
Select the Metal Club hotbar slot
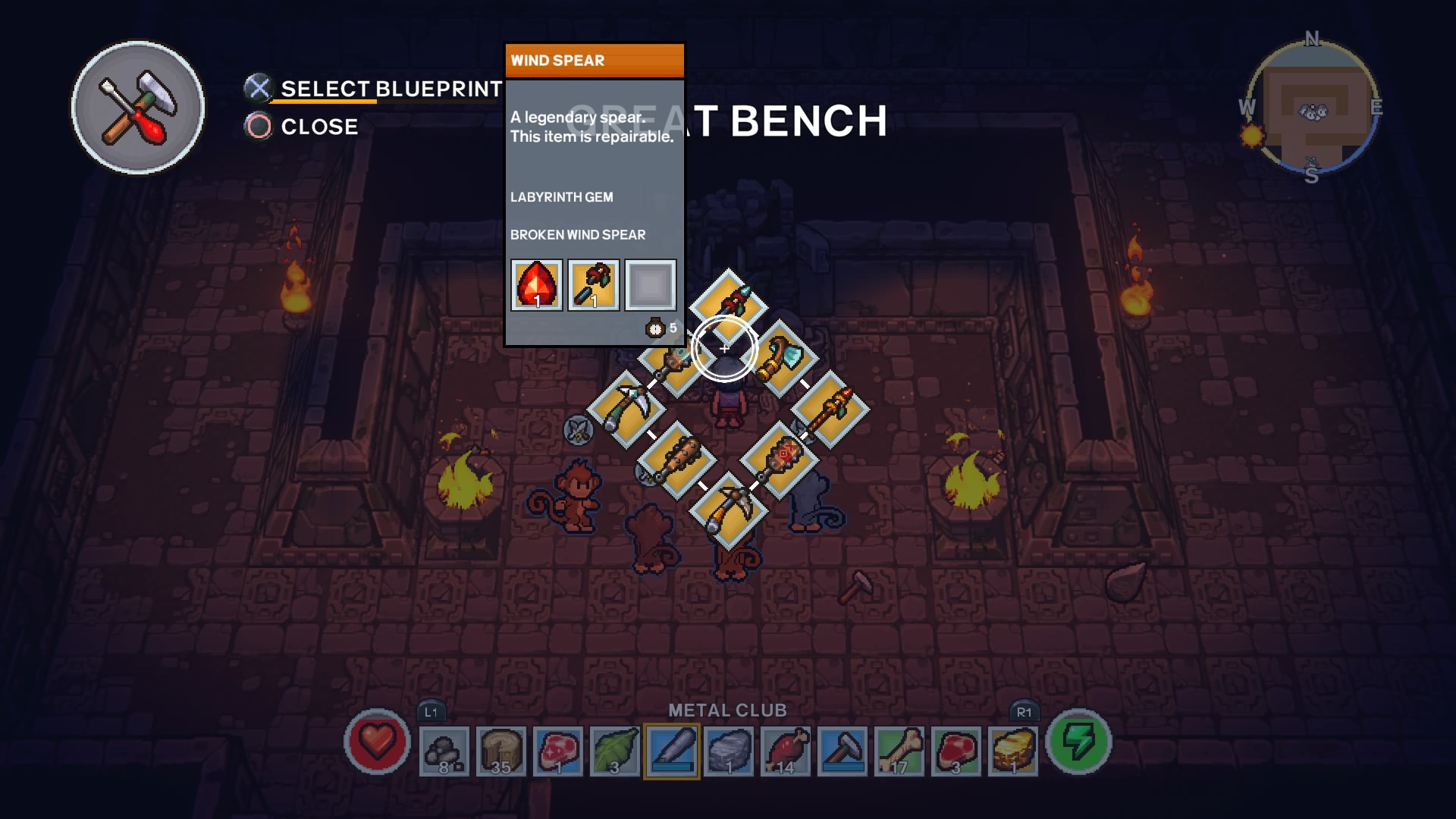[672, 751]
